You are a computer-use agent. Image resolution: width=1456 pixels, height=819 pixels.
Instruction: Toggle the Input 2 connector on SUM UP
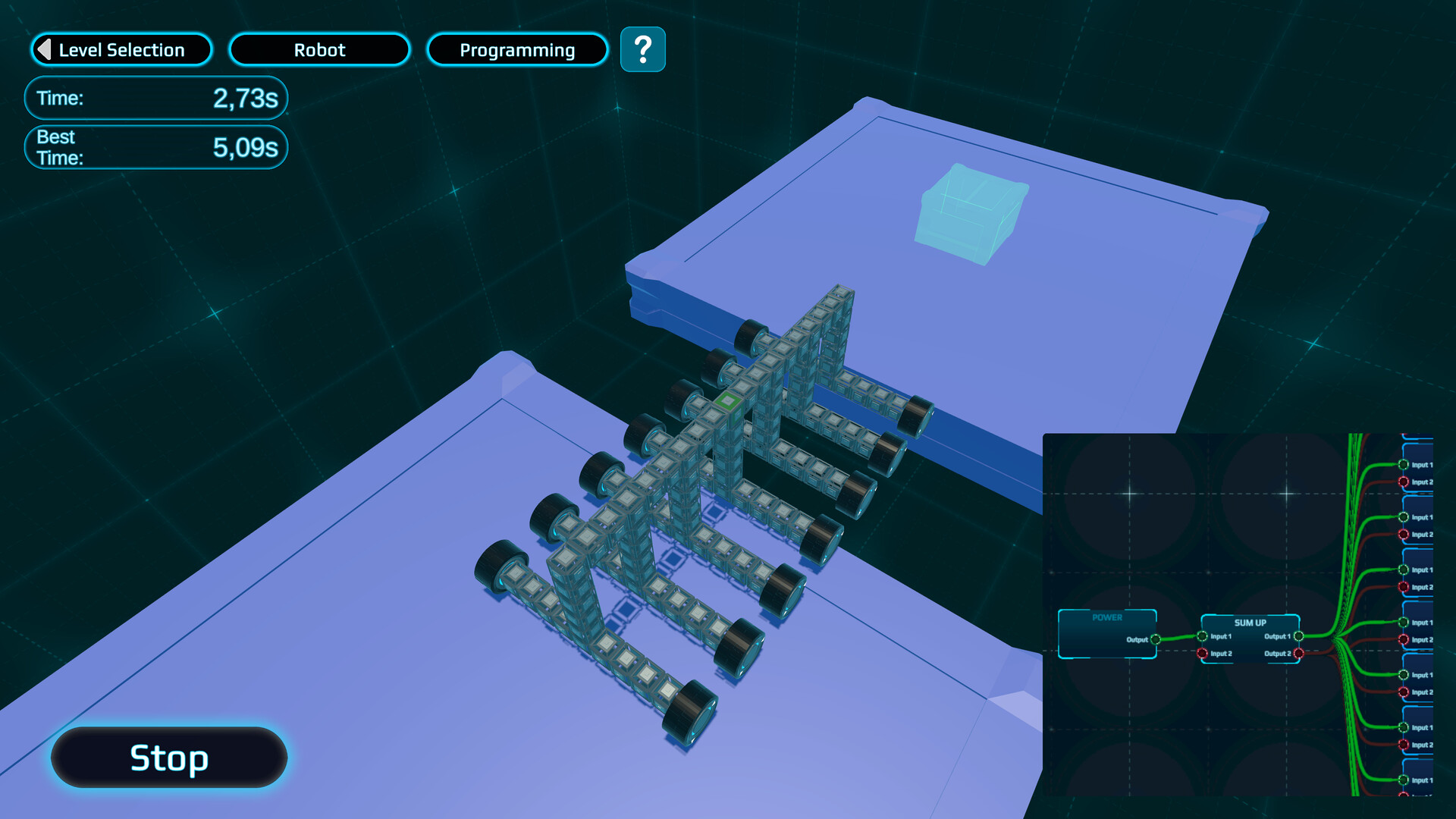click(x=1202, y=653)
